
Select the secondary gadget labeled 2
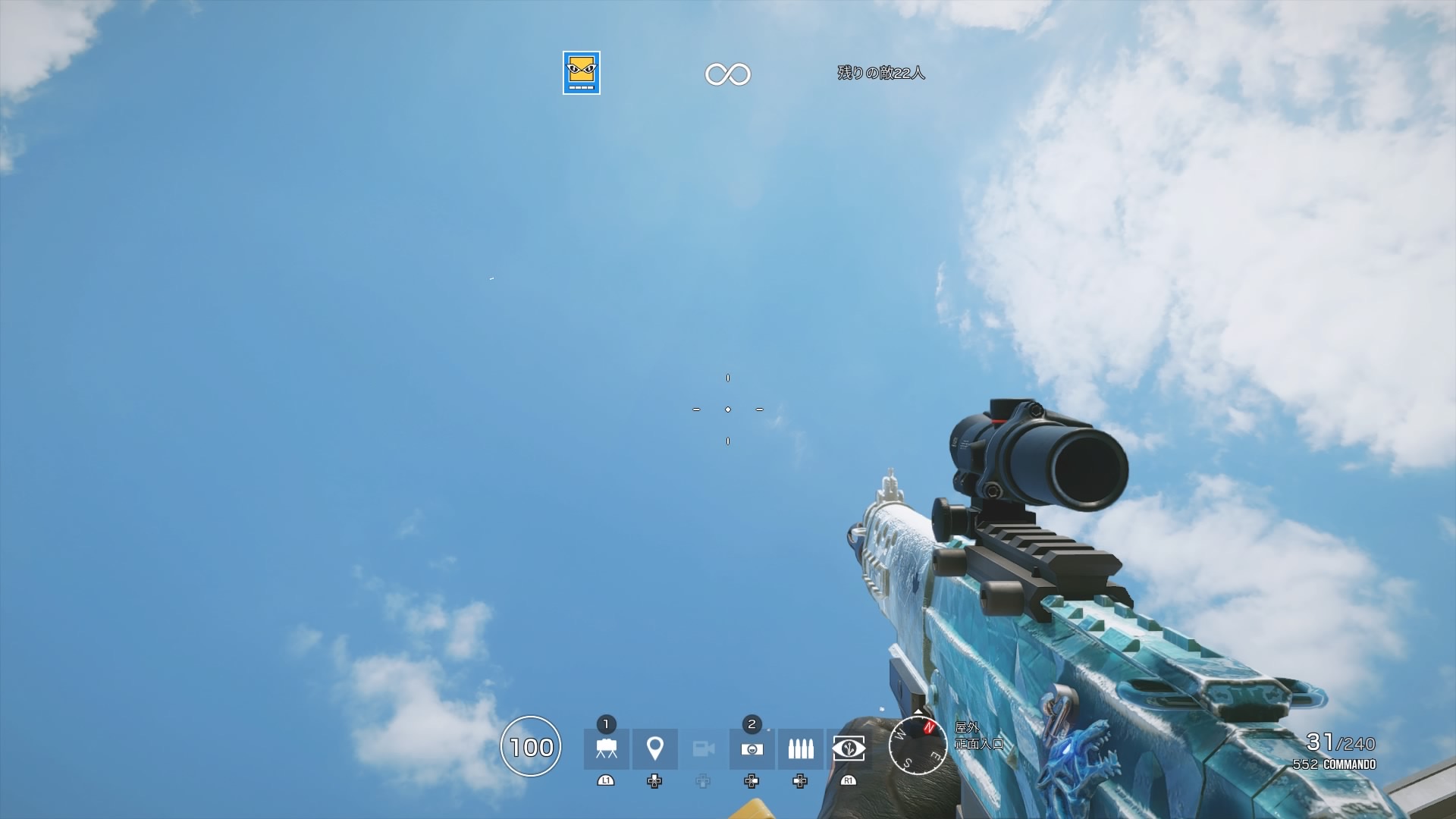pos(752,749)
